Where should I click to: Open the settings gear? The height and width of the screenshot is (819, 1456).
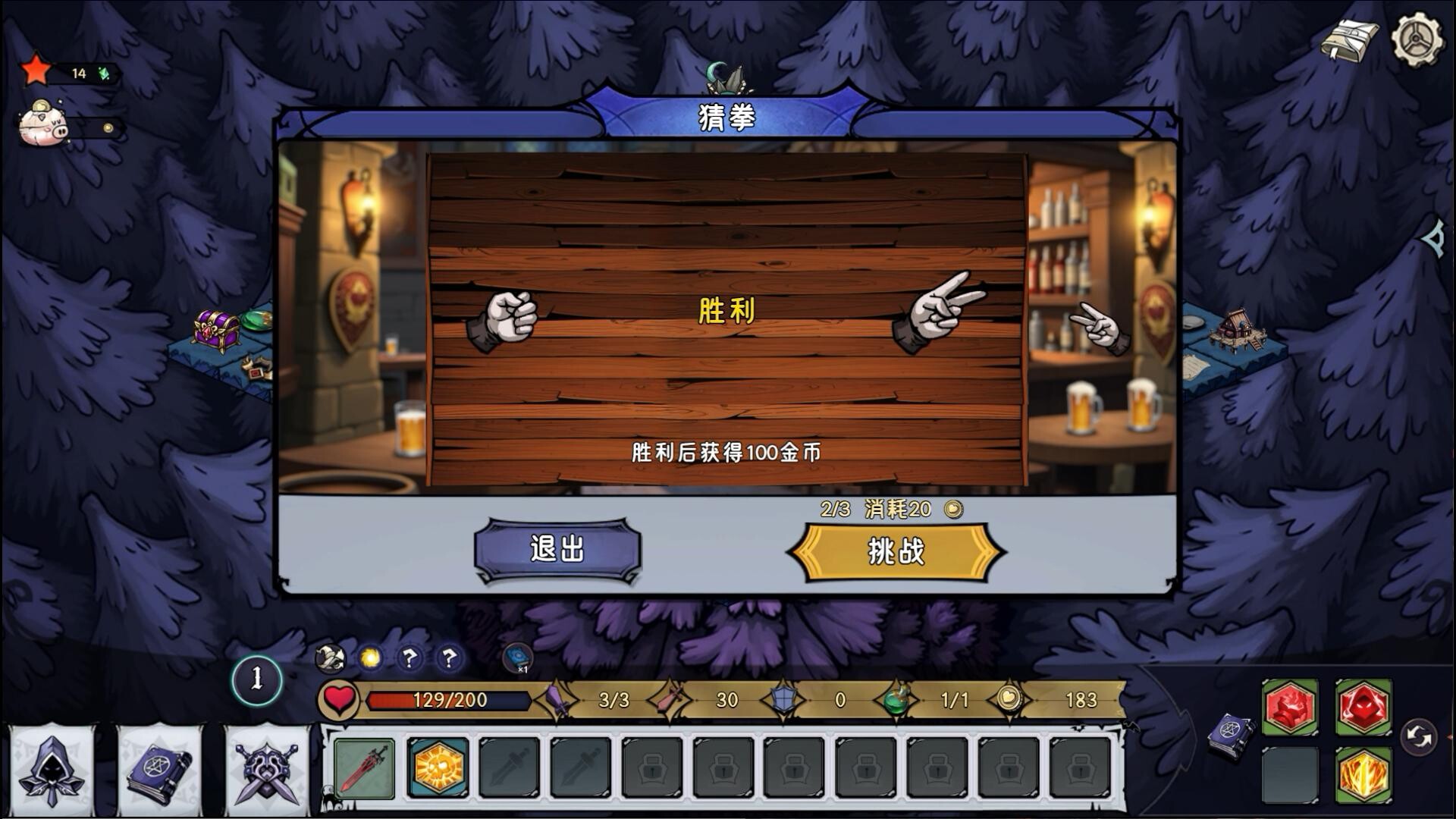pyautogui.click(x=1416, y=39)
